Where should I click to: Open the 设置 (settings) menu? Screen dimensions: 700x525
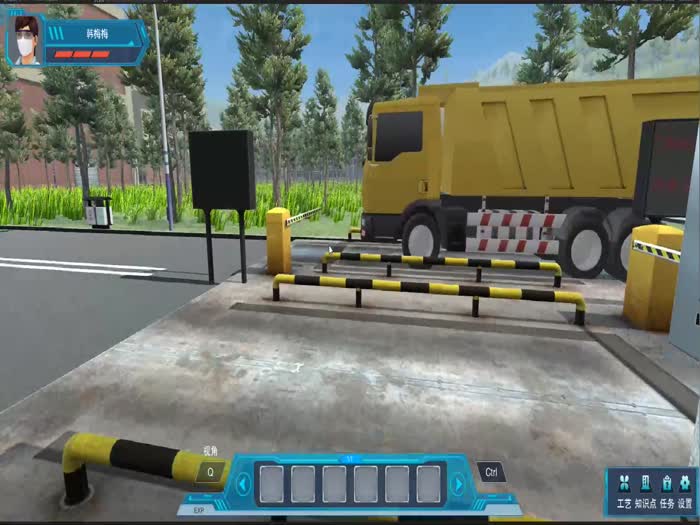(x=685, y=489)
